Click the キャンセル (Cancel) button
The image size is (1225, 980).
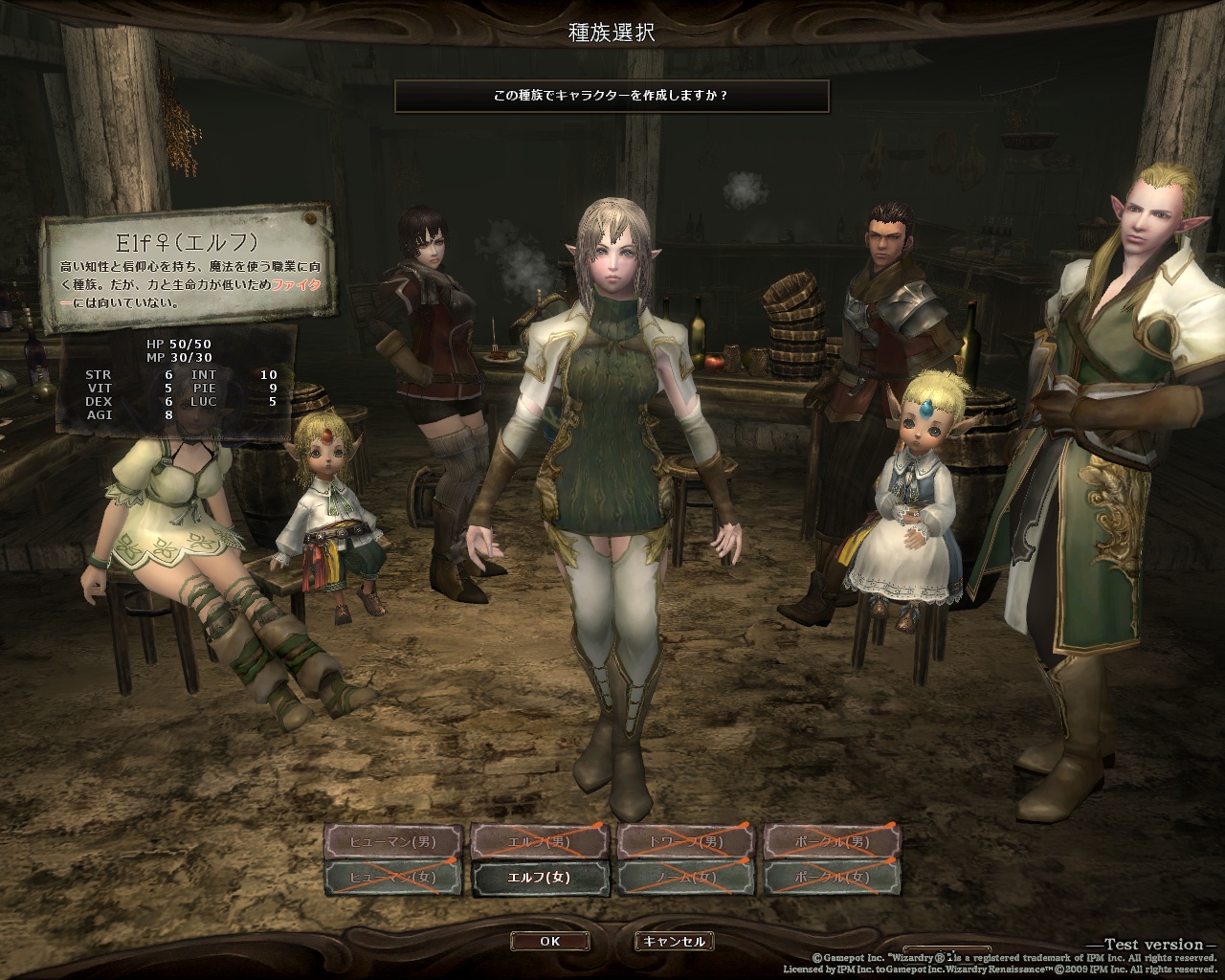pos(674,941)
